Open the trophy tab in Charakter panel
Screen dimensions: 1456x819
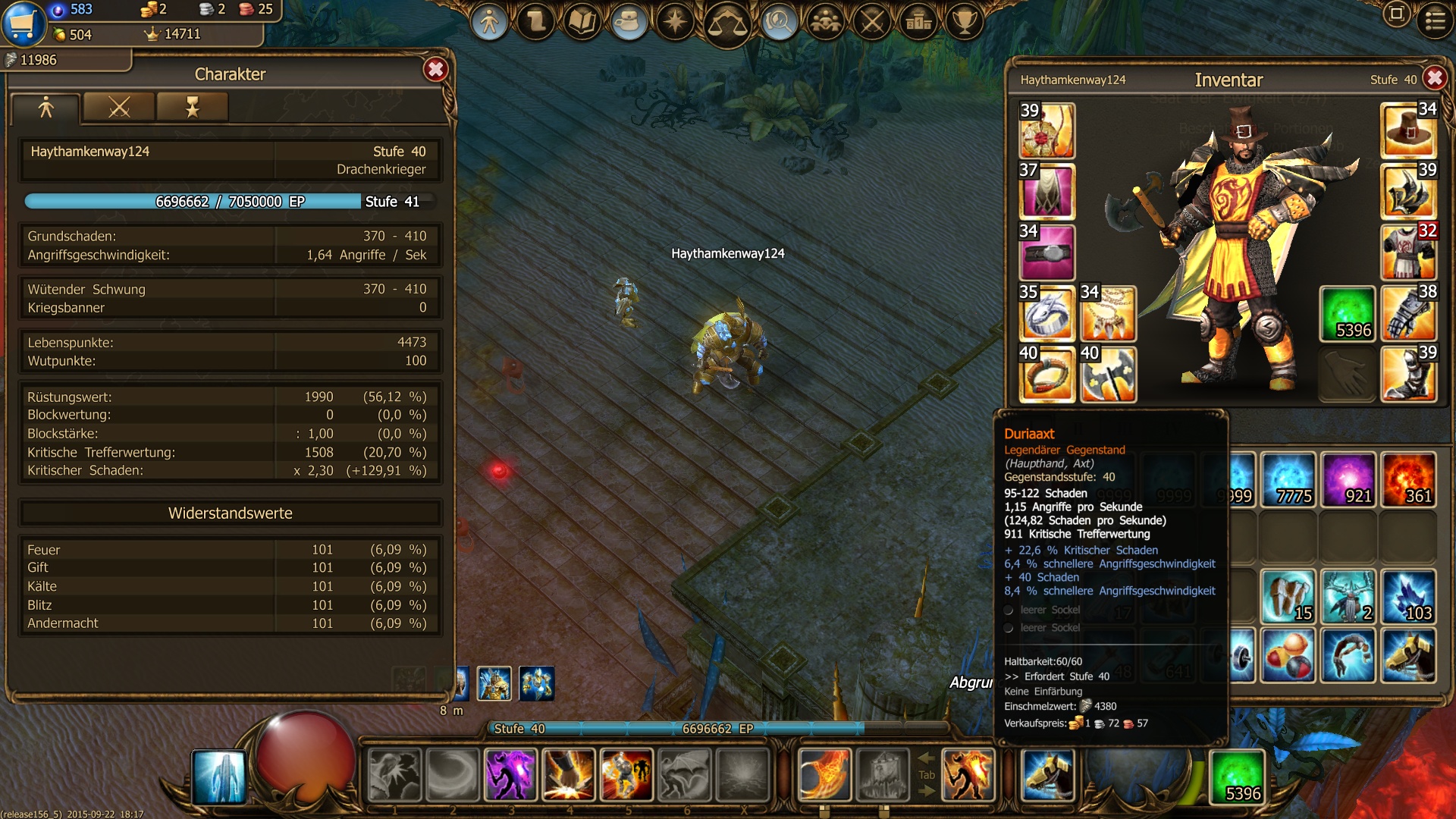[x=192, y=108]
